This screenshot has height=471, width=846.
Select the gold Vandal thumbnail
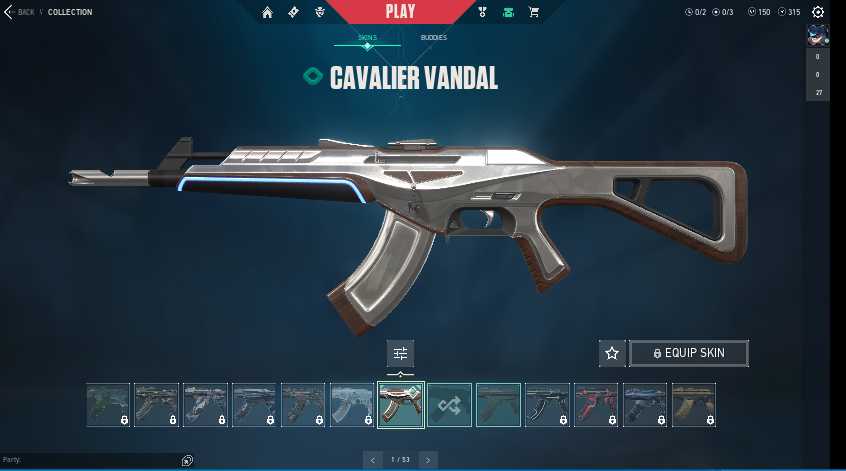click(x=693, y=405)
